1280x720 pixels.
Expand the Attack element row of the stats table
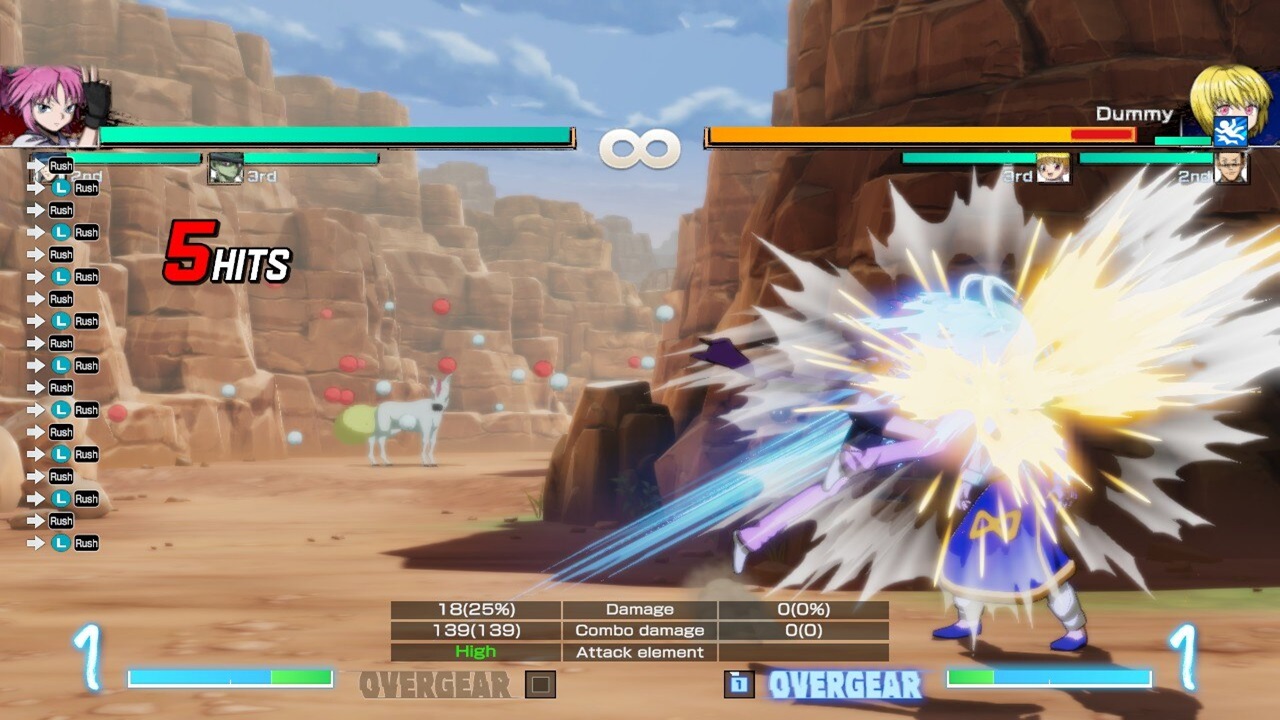coord(640,651)
